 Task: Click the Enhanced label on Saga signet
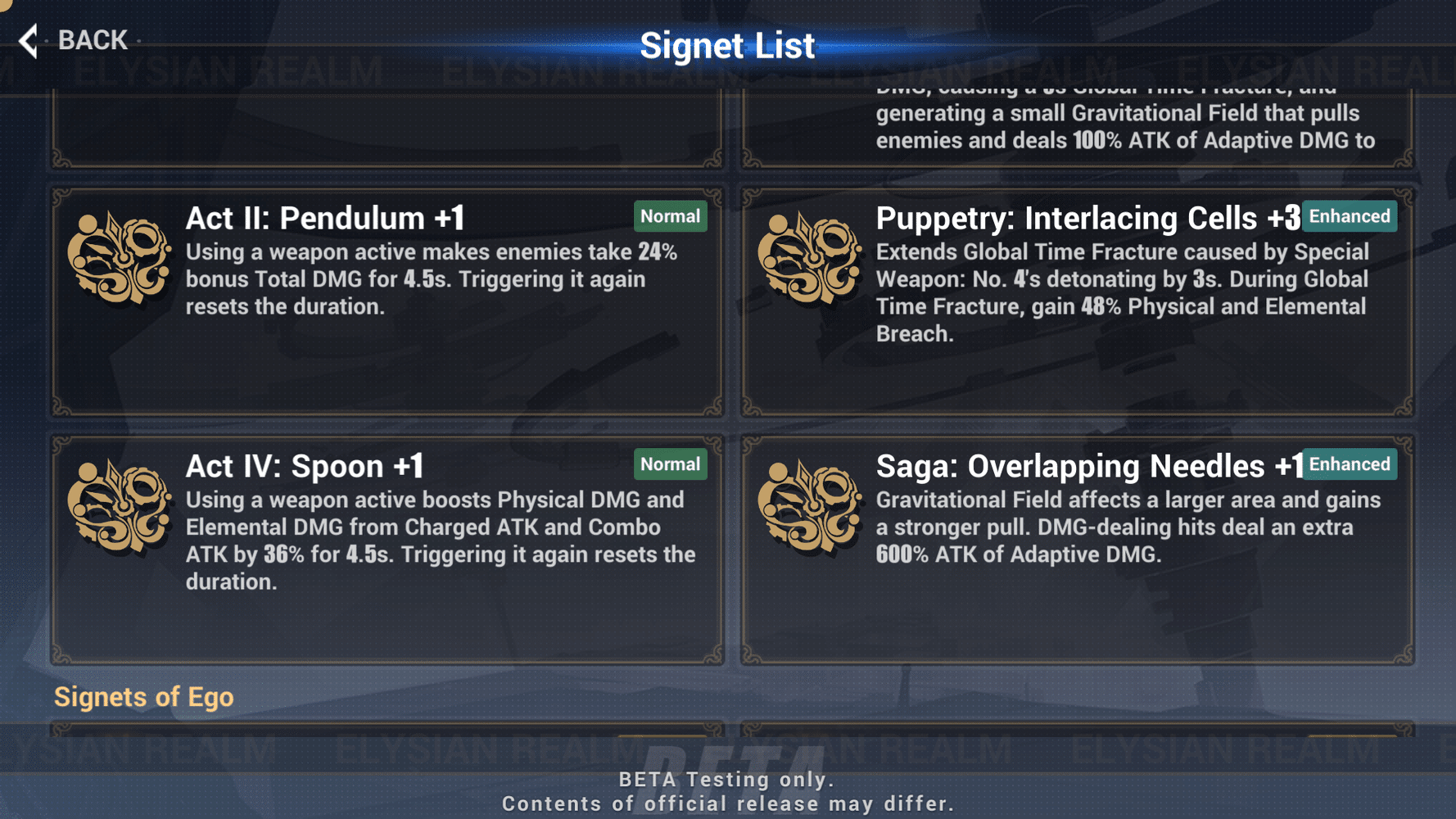[1350, 464]
